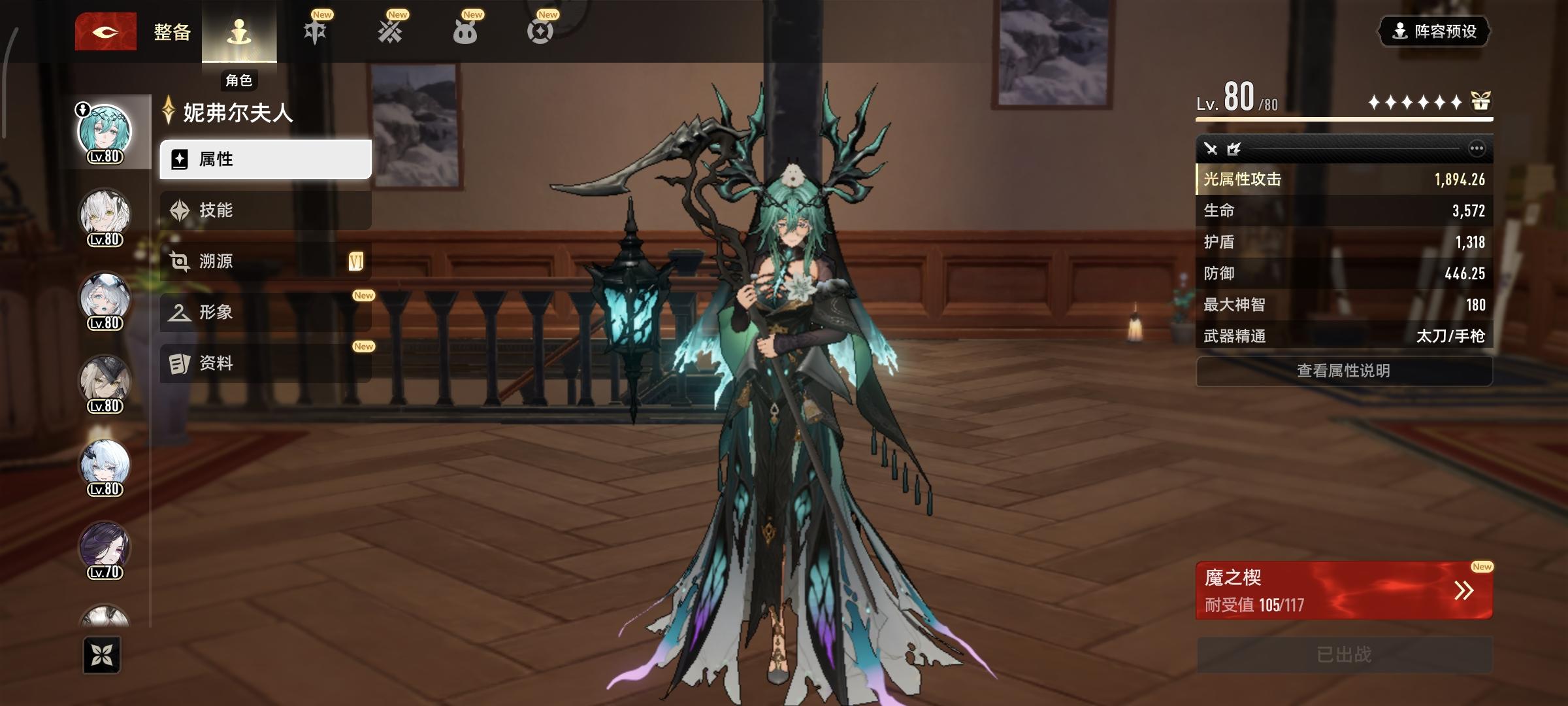The height and width of the screenshot is (706, 1568).
Task: Click the circled arrow badge on the top portrait
Action: [84, 110]
